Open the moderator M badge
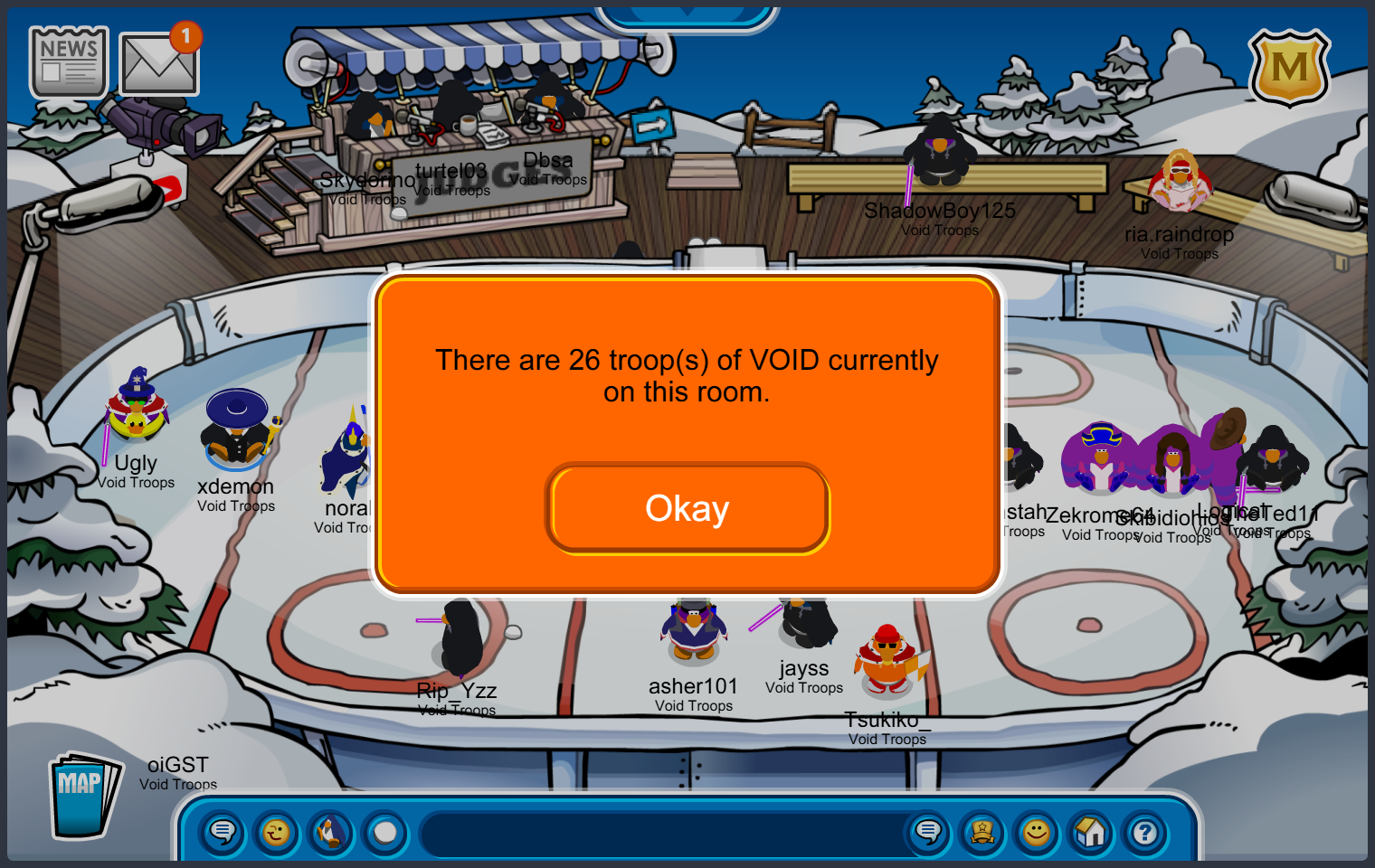 tap(1288, 69)
